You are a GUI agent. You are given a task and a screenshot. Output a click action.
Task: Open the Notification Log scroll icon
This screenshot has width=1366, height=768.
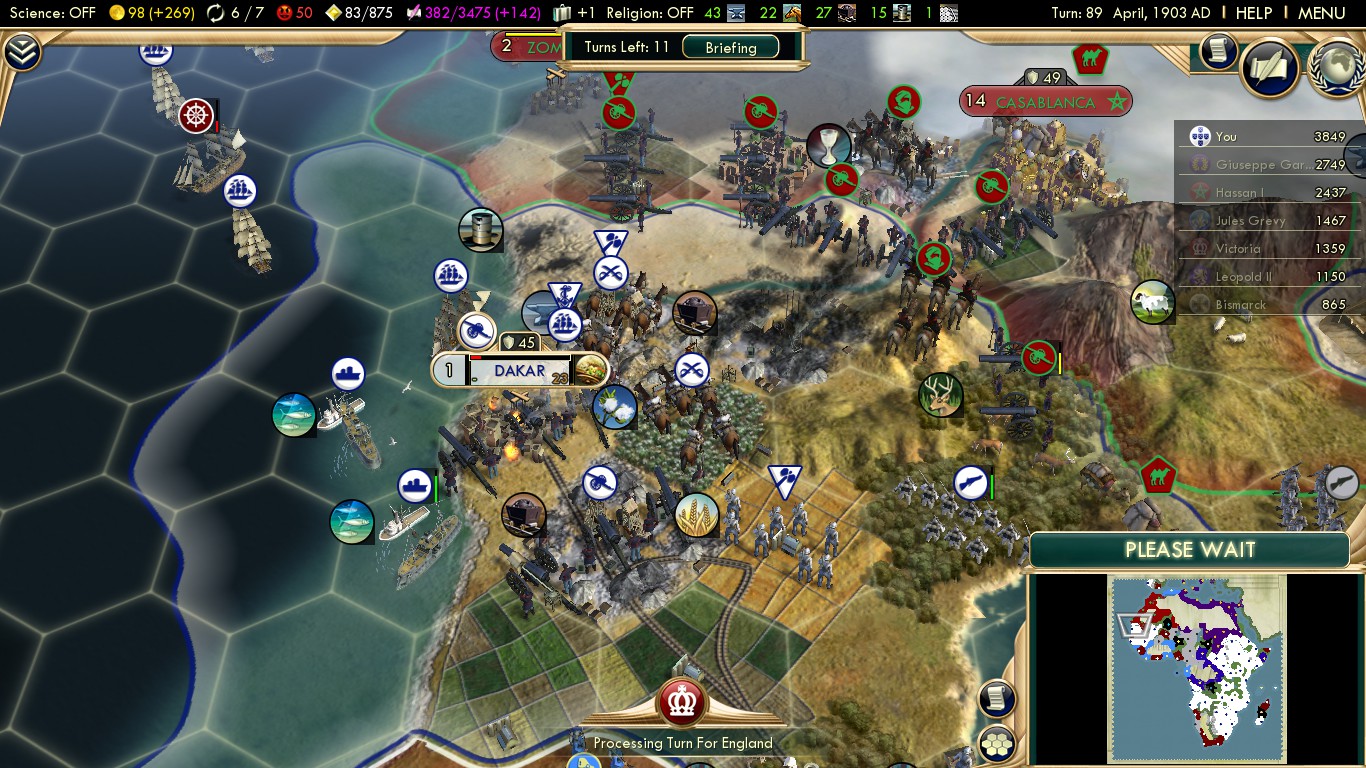[x=1217, y=53]
